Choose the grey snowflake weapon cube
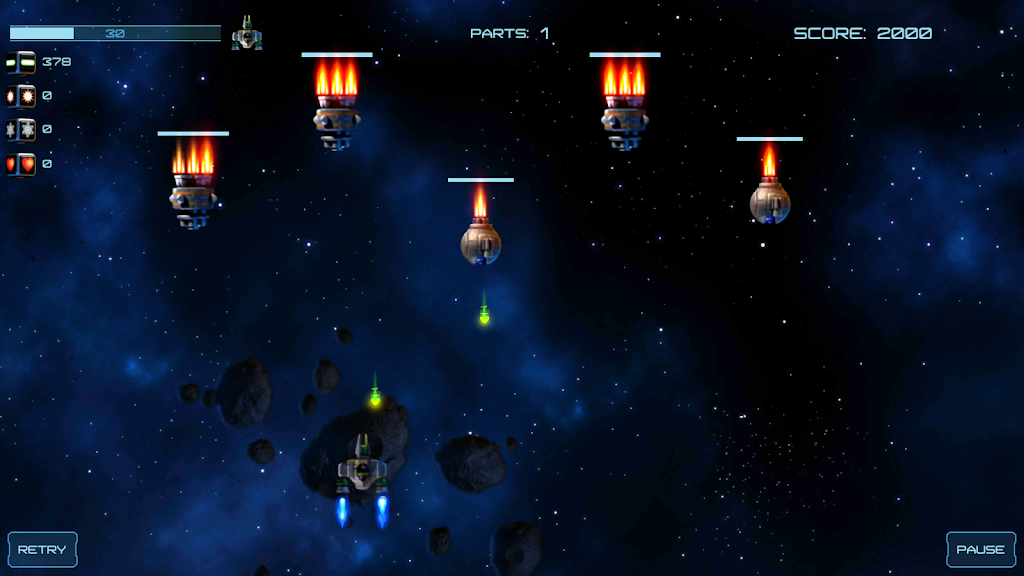Screen dimensions: 1024x576 pyautogui.click(x=21, y=130)
